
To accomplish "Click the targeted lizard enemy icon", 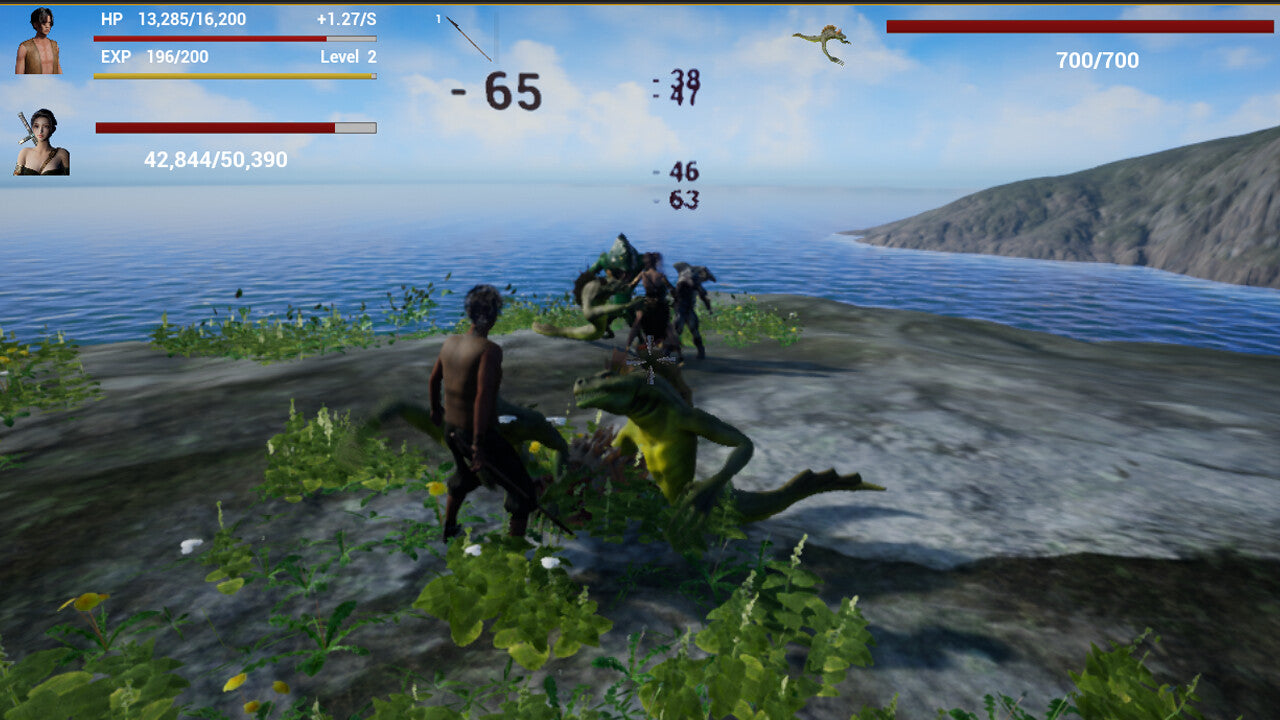I will [x=823, y=44].
